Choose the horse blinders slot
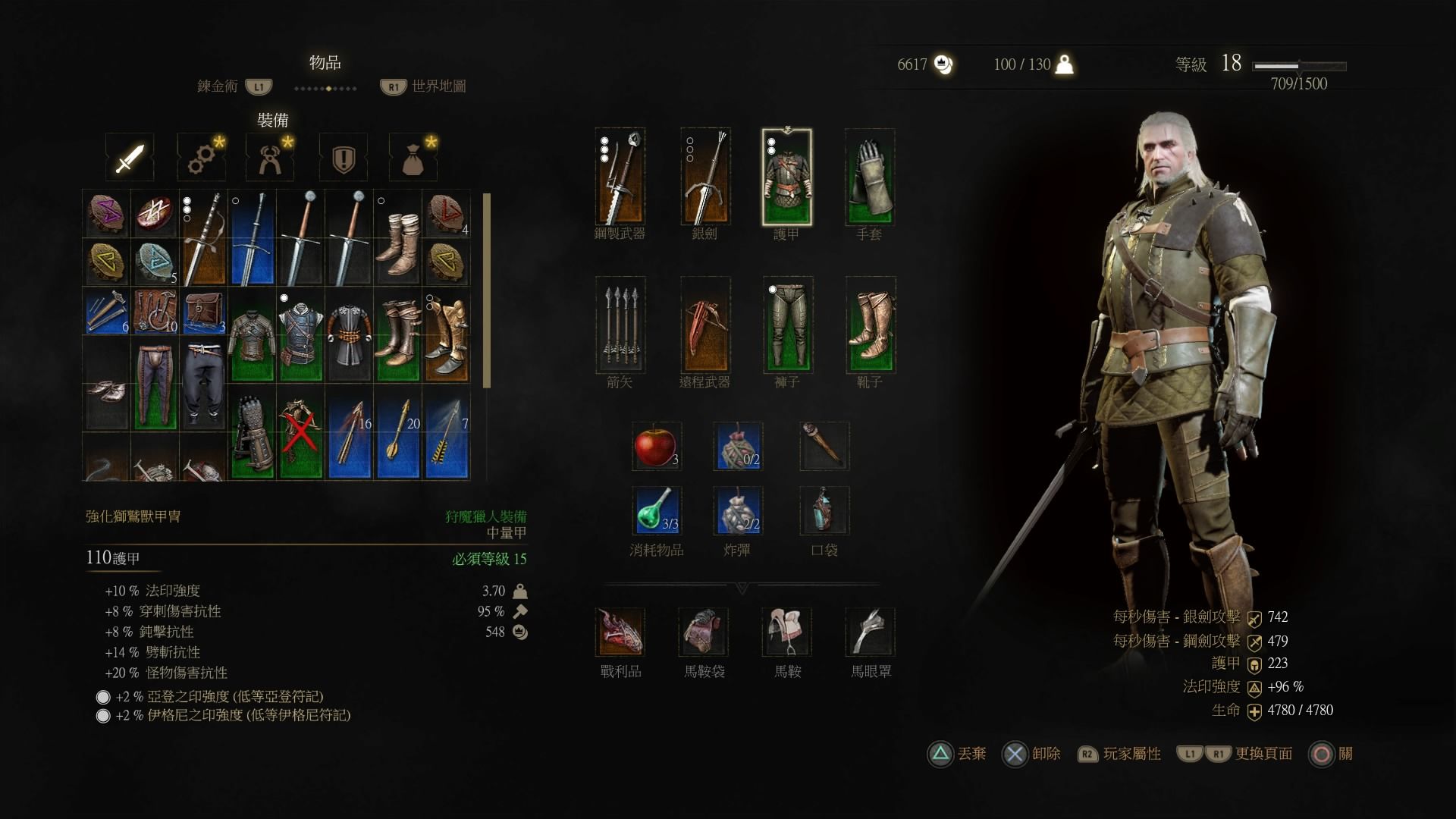The width and height of the screenshot is (1456, 819). click(870, 632)
